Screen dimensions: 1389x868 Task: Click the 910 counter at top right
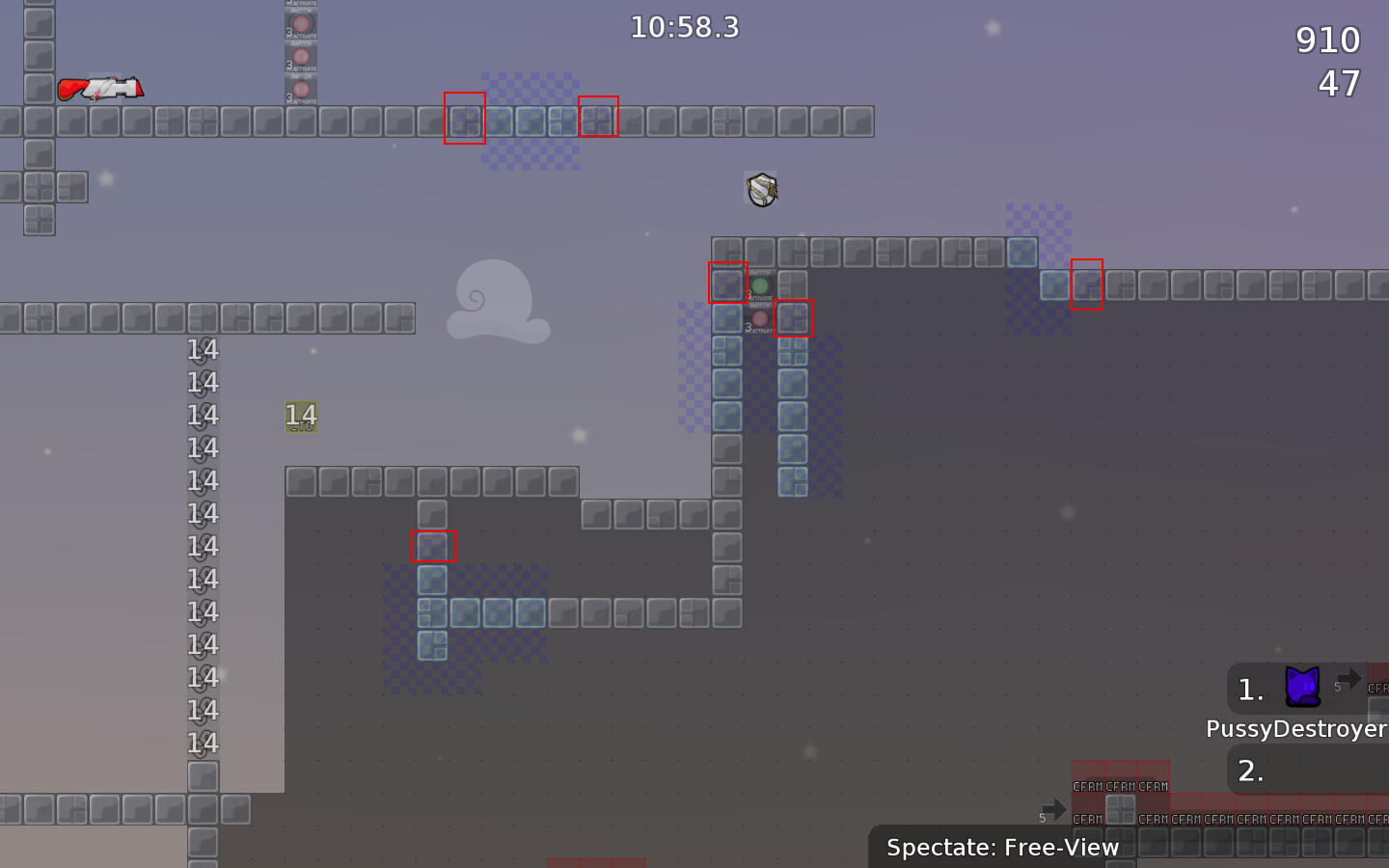click(x=1328, y=40)
